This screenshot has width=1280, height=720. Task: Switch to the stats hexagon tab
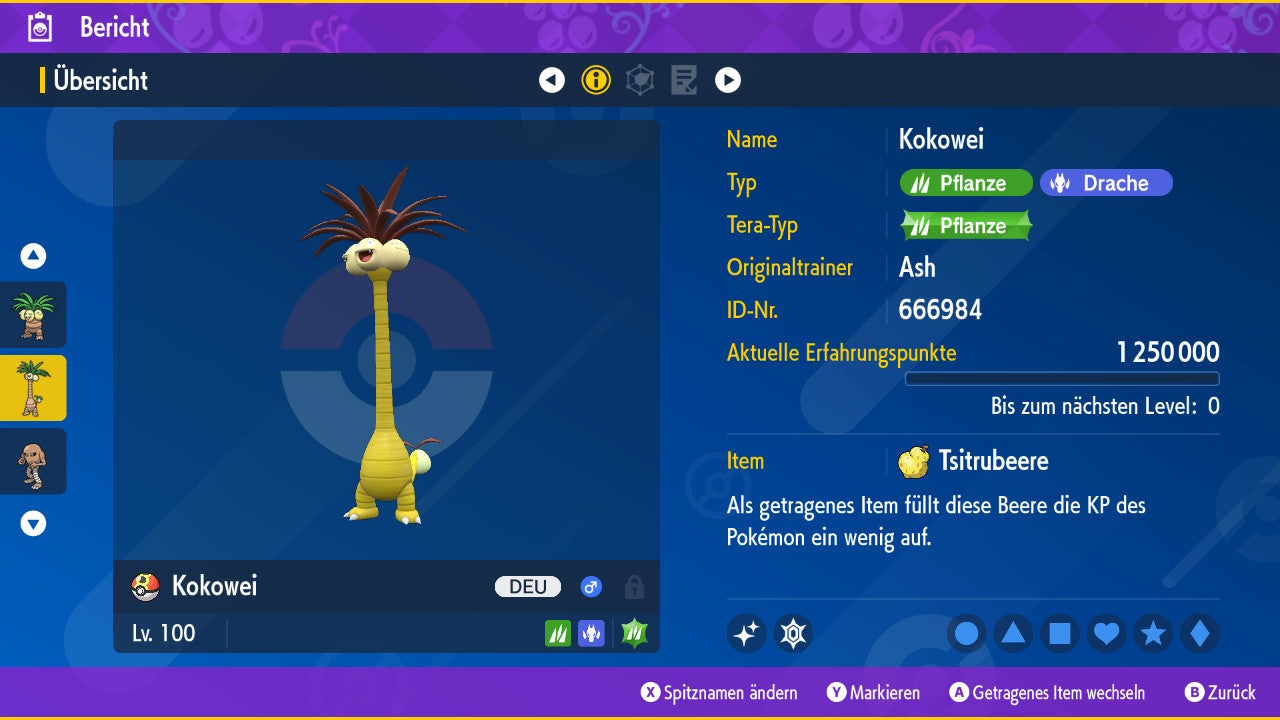click(x=640, y=80)
